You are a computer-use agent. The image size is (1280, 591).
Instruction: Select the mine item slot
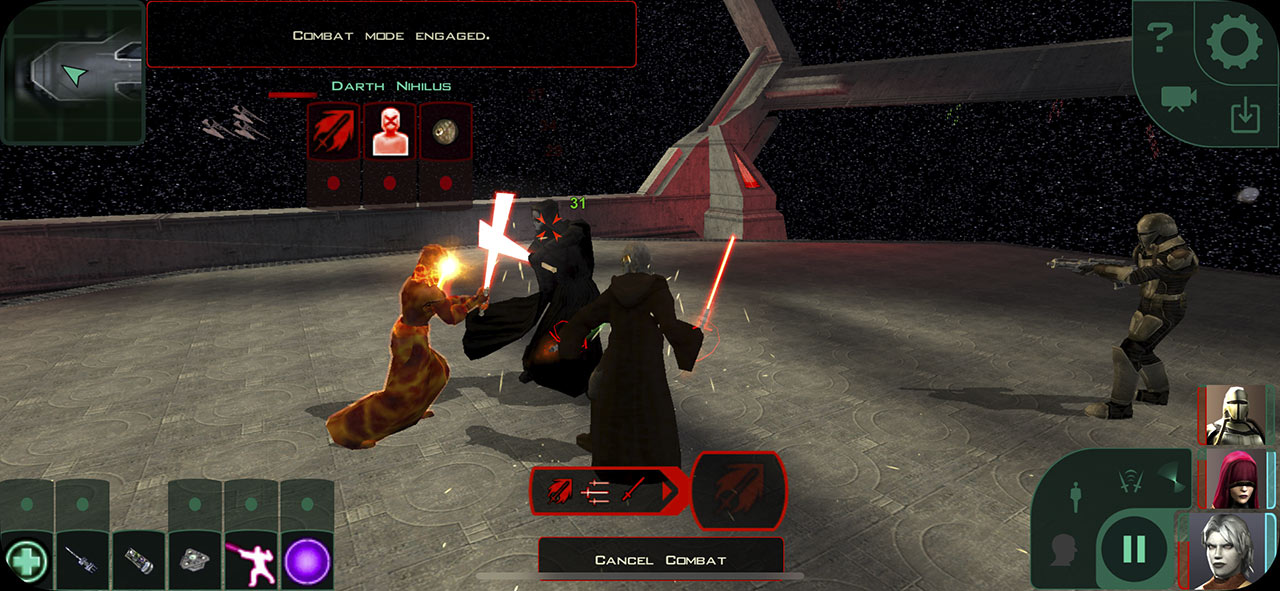click(x=194, y=560)
